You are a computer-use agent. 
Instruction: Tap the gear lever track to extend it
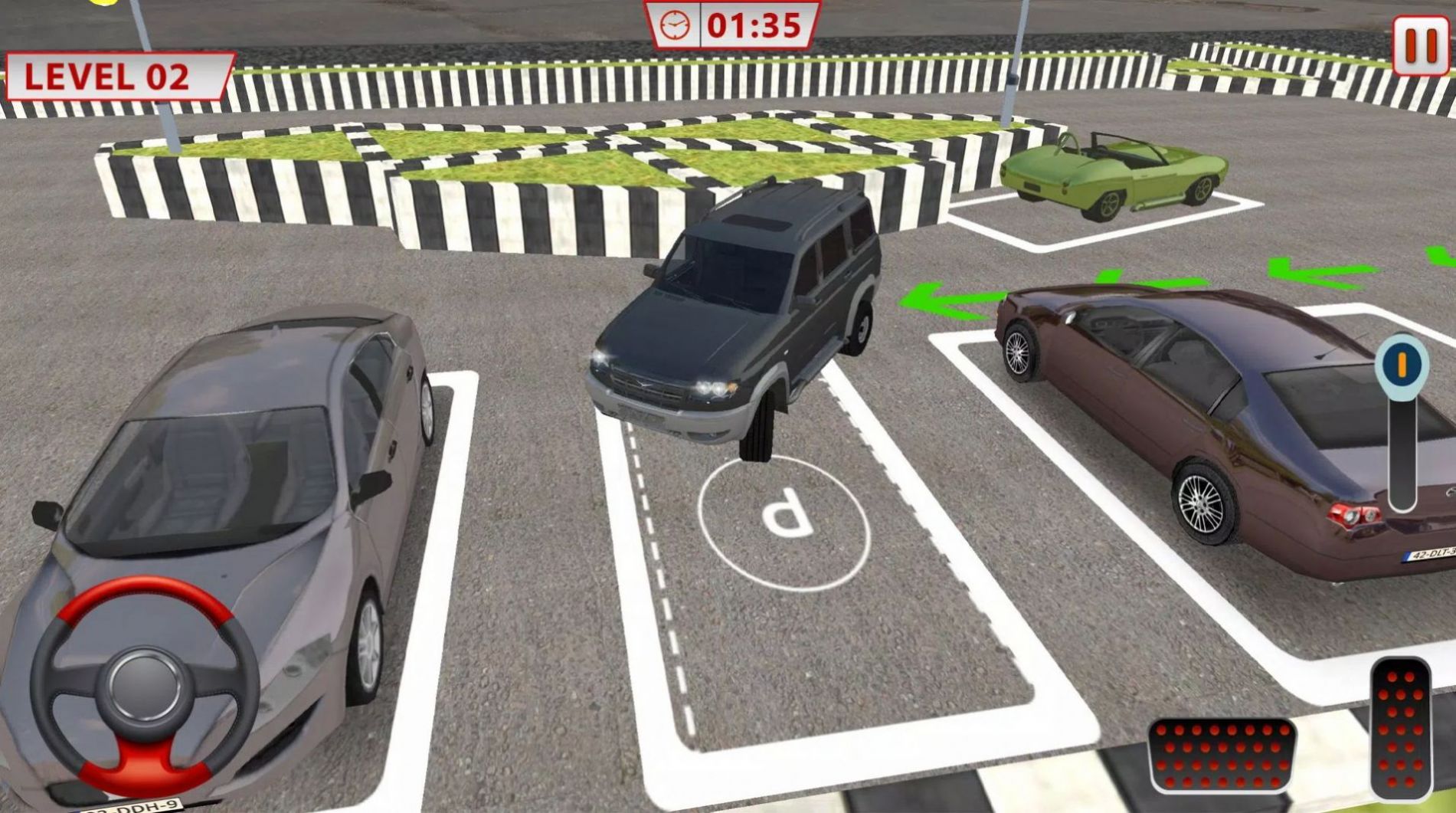(1402, 460)
